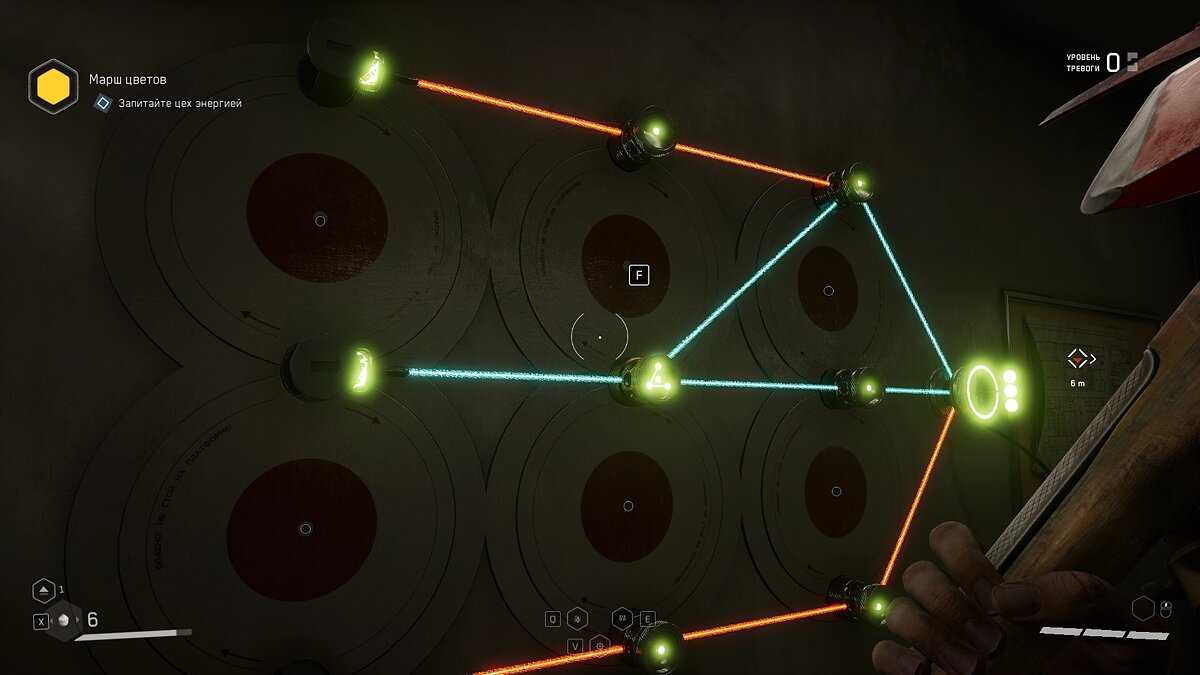The height and width of the screenshot is (675, 1200).
Task: Activate the hexagon ability beside the V prompt
Action: (600, 645)
